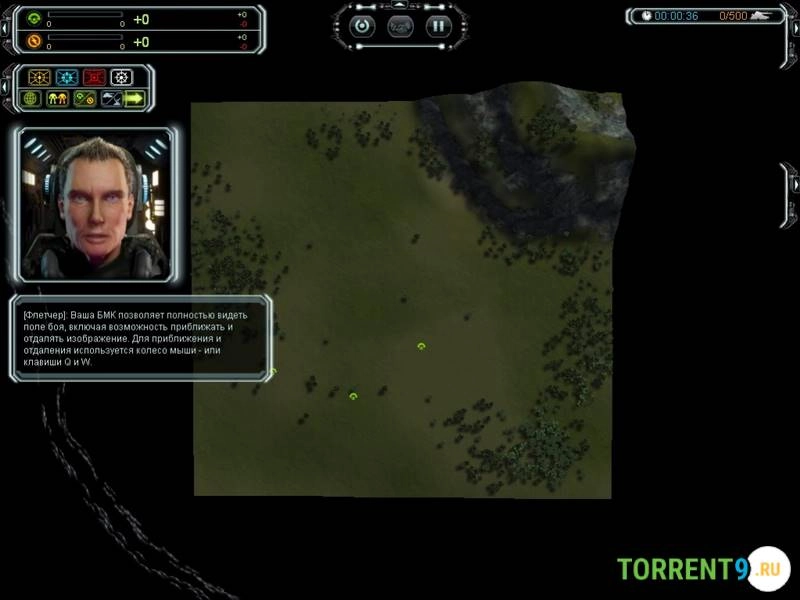800x600 pixels.
Task: Visit the torrent9.ru watermark link
Action: click(700, 569)
